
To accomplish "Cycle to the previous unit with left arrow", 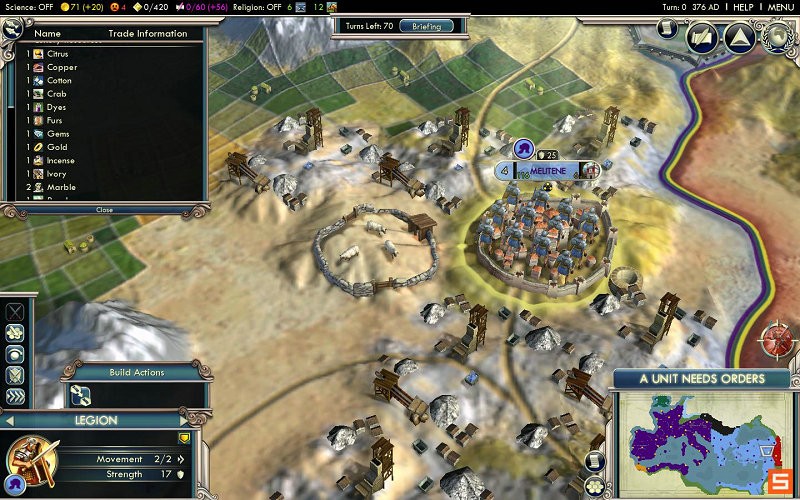I will coord(12,421).
